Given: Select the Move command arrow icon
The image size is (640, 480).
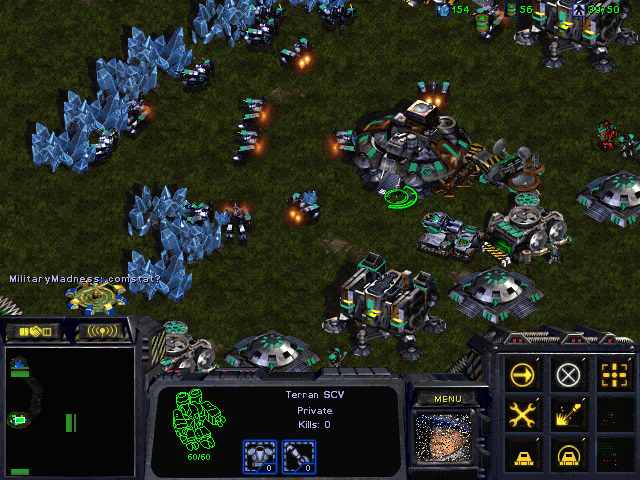Looking at the screenshot, I should click(522, 375).
